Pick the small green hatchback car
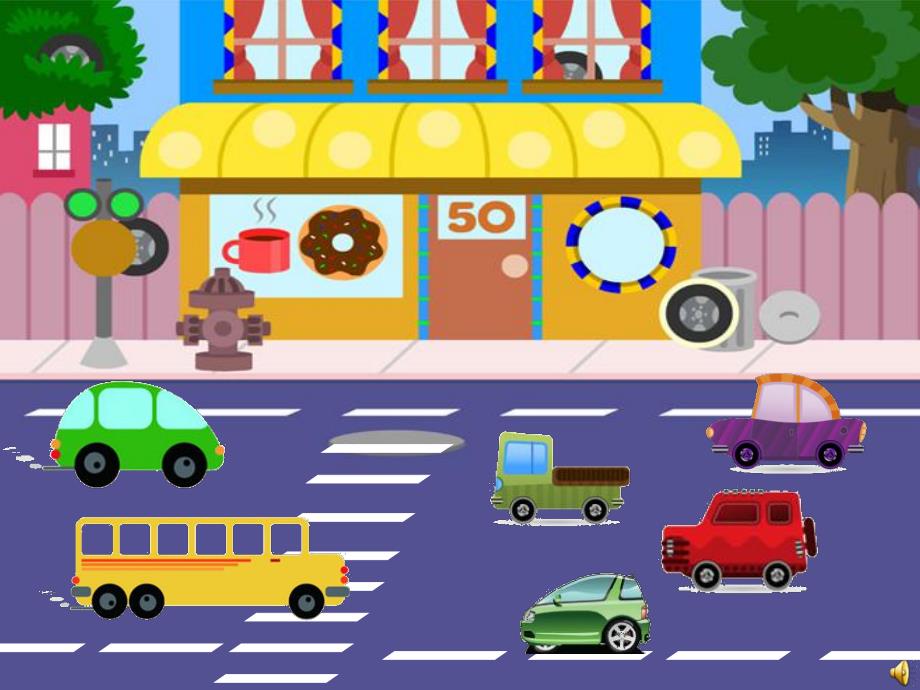The height and width of the screenshot is (690, 920). click(x=585, y=613)
